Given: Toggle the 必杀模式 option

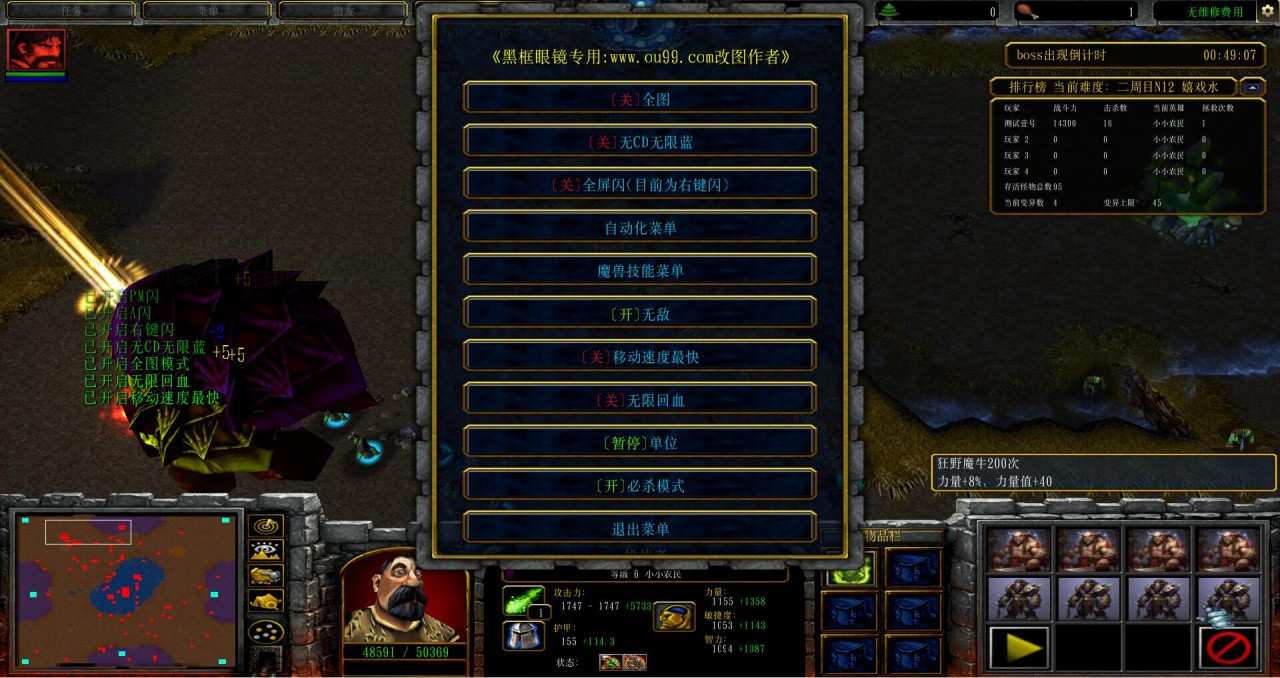Looking at the screenshot, I should click(640, 486).
